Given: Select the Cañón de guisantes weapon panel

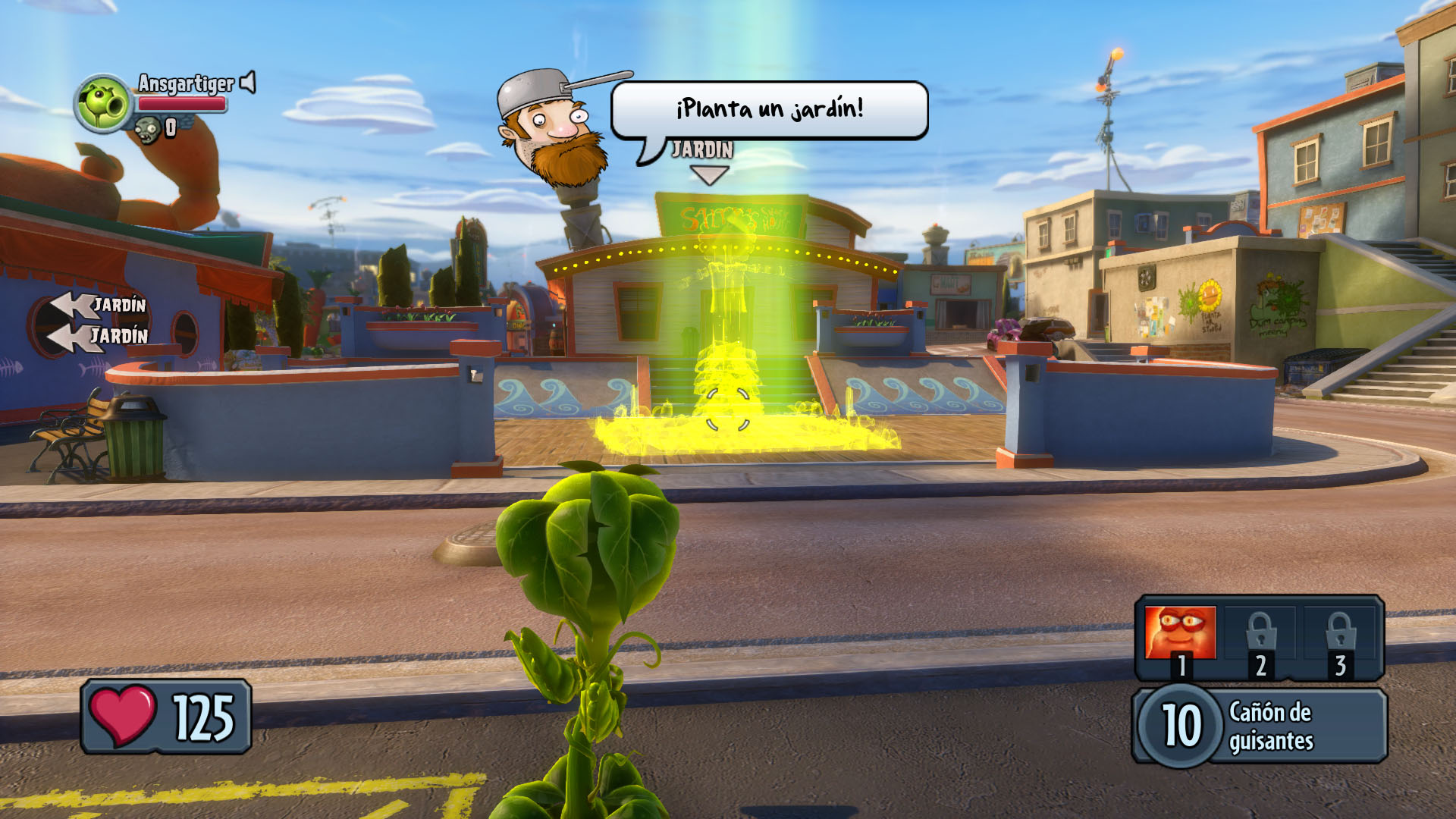Looking at the screenshot, I should pos(1259,725).
